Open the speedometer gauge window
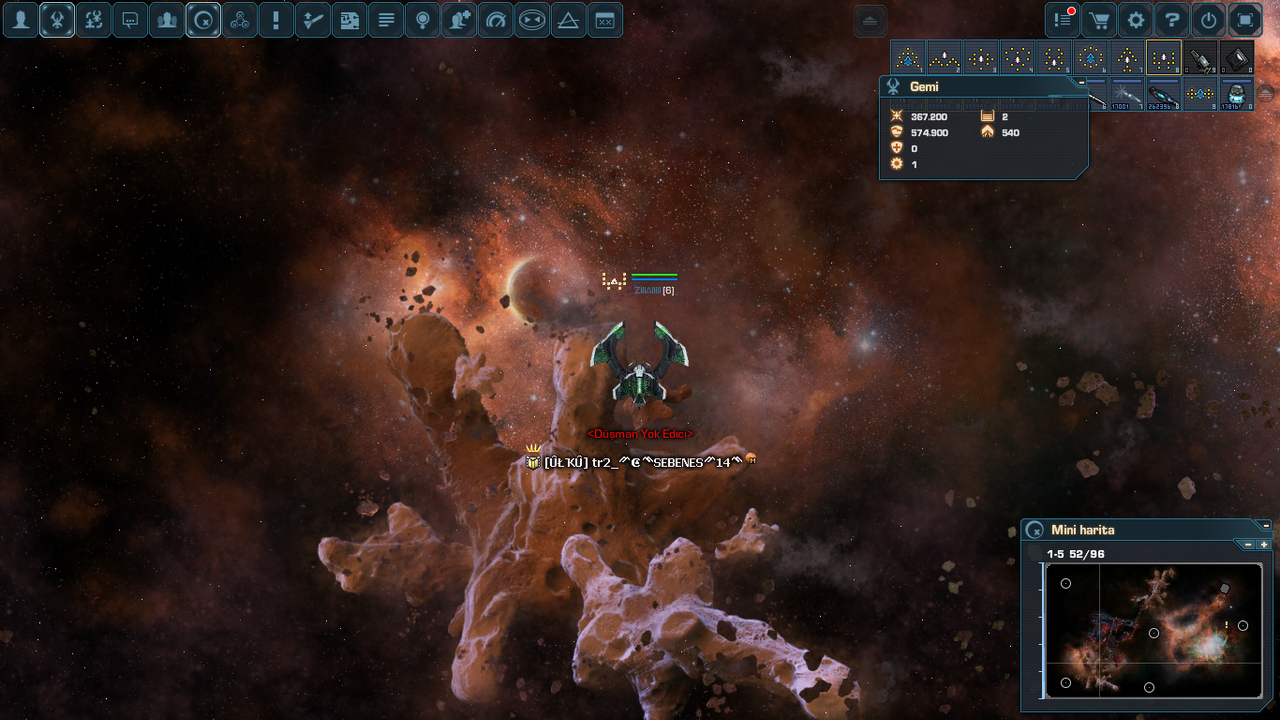Viewport: 1280px width, 720px height. (x=495, y=20)
